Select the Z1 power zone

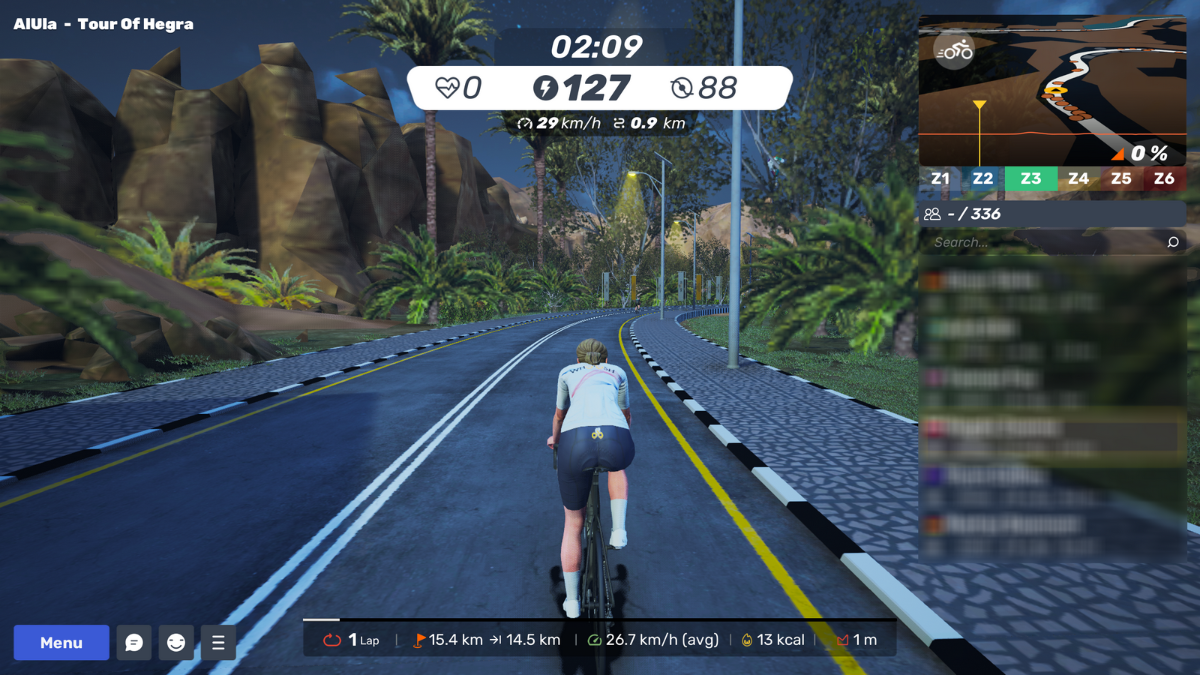tap(940, 179)
